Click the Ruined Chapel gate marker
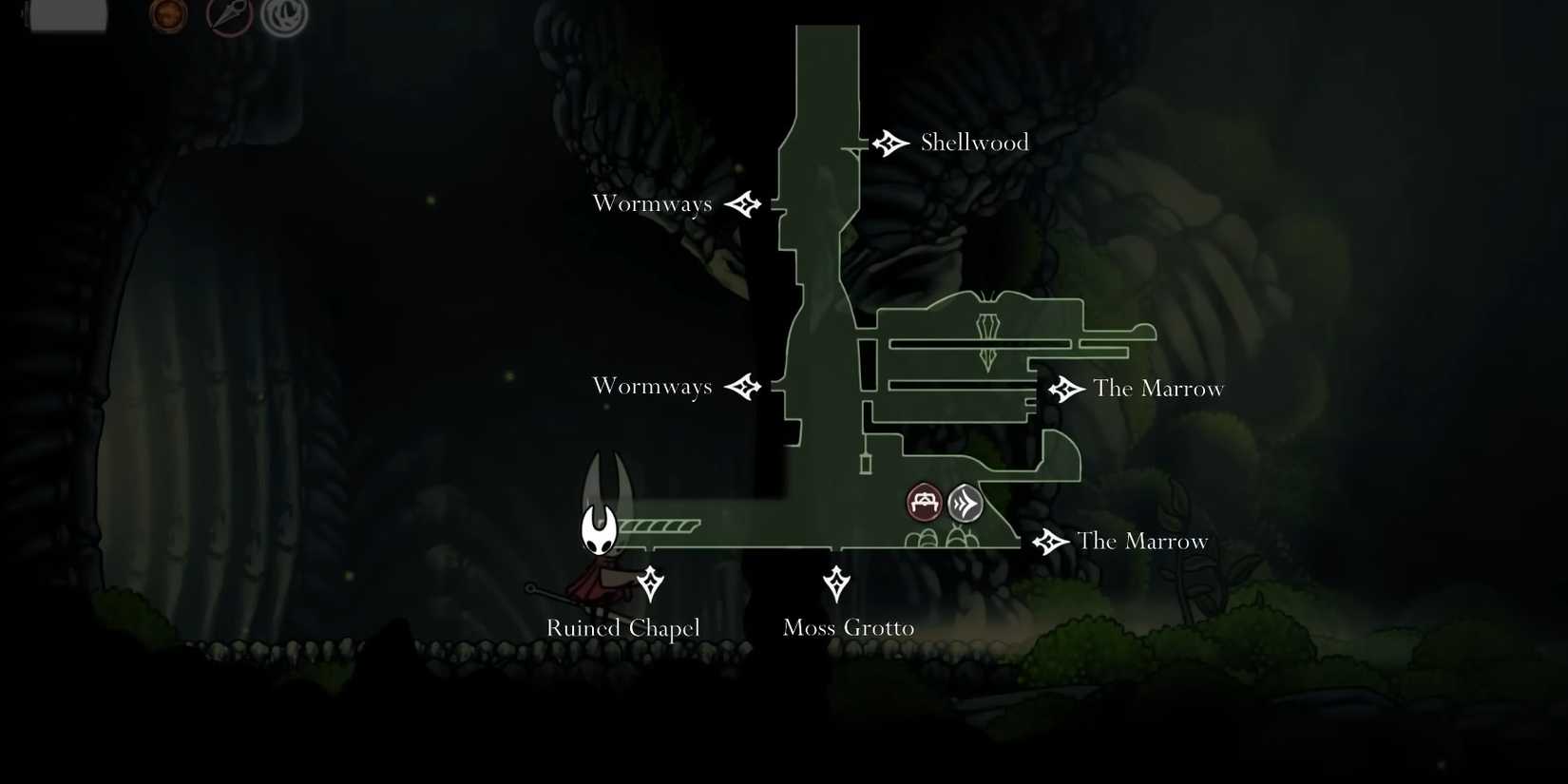Screen dimensions: 1568x784 coord(651,583)
